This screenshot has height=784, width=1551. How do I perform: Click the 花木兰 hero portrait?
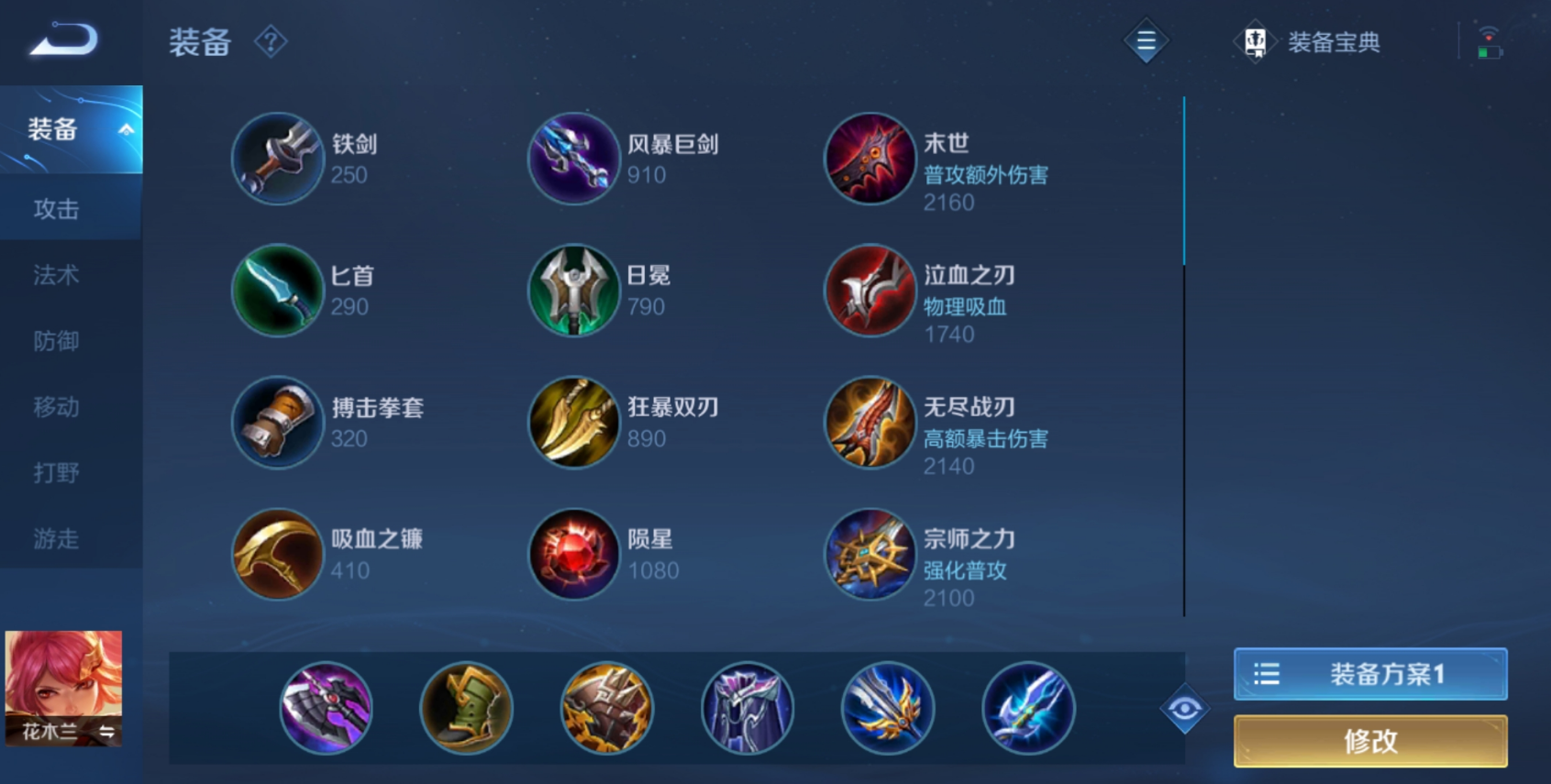(x=61, y=688)
